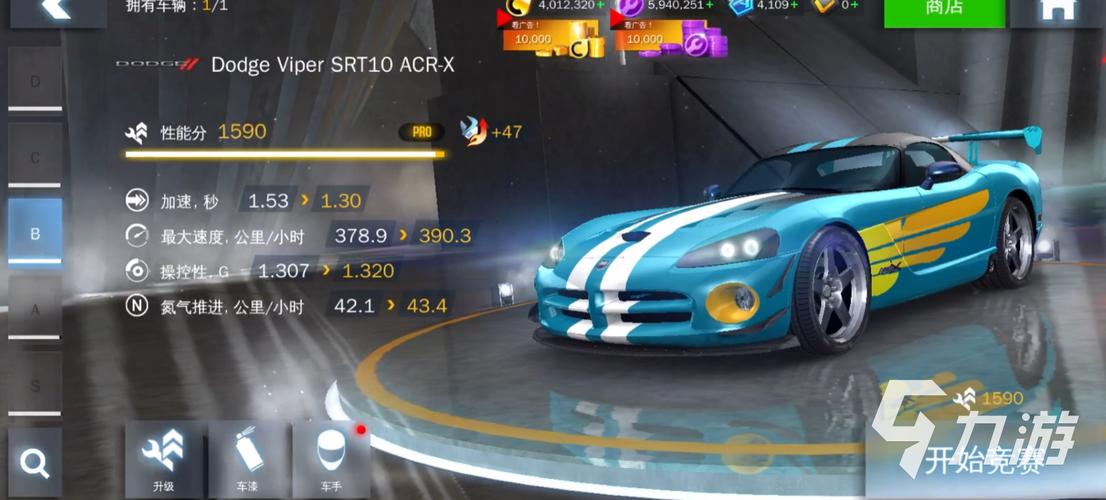Start the race with 开始竞赛
The image size is (1106, 500).
983,462
